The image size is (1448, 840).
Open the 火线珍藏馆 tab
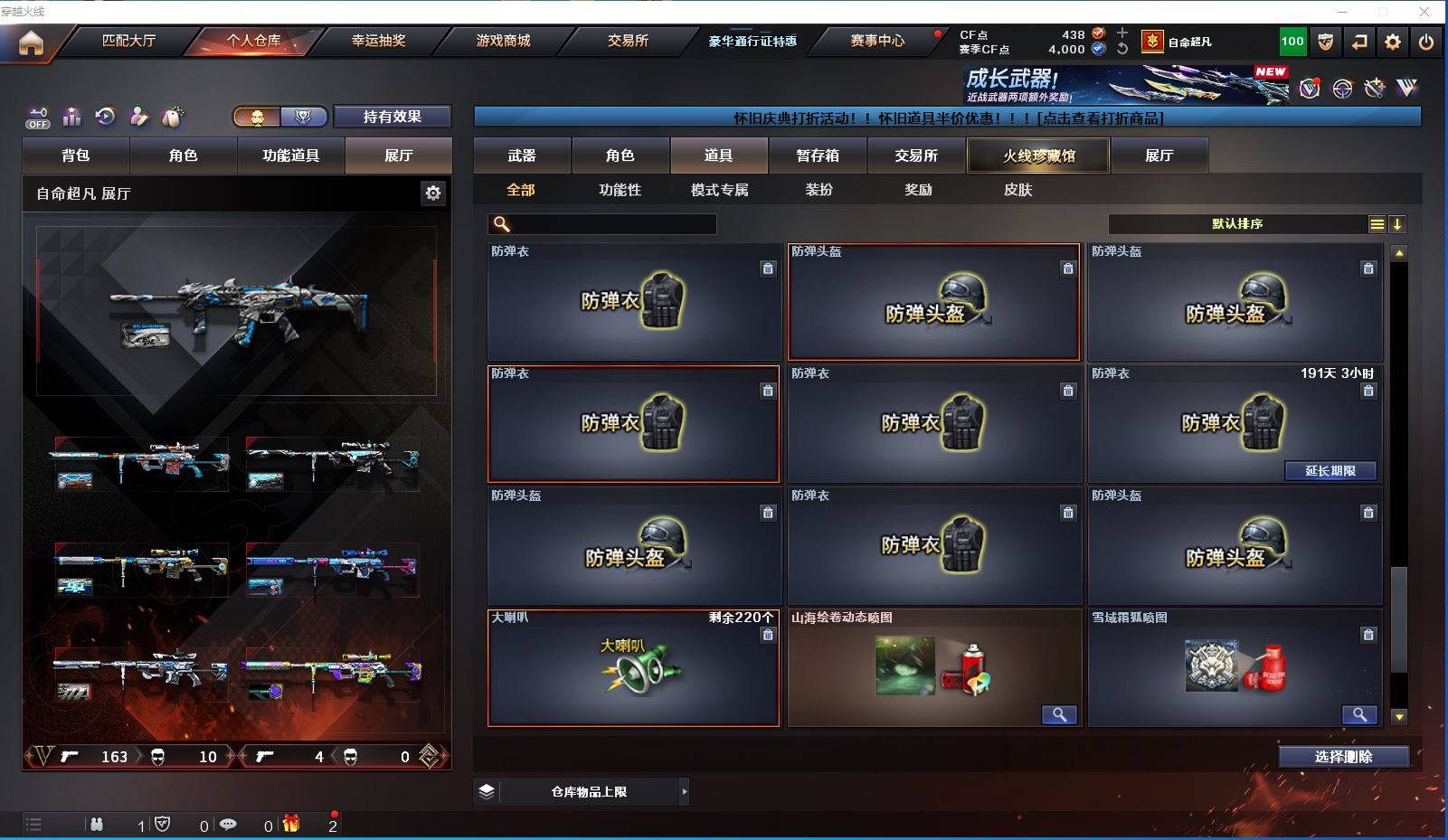[1038, 156]
